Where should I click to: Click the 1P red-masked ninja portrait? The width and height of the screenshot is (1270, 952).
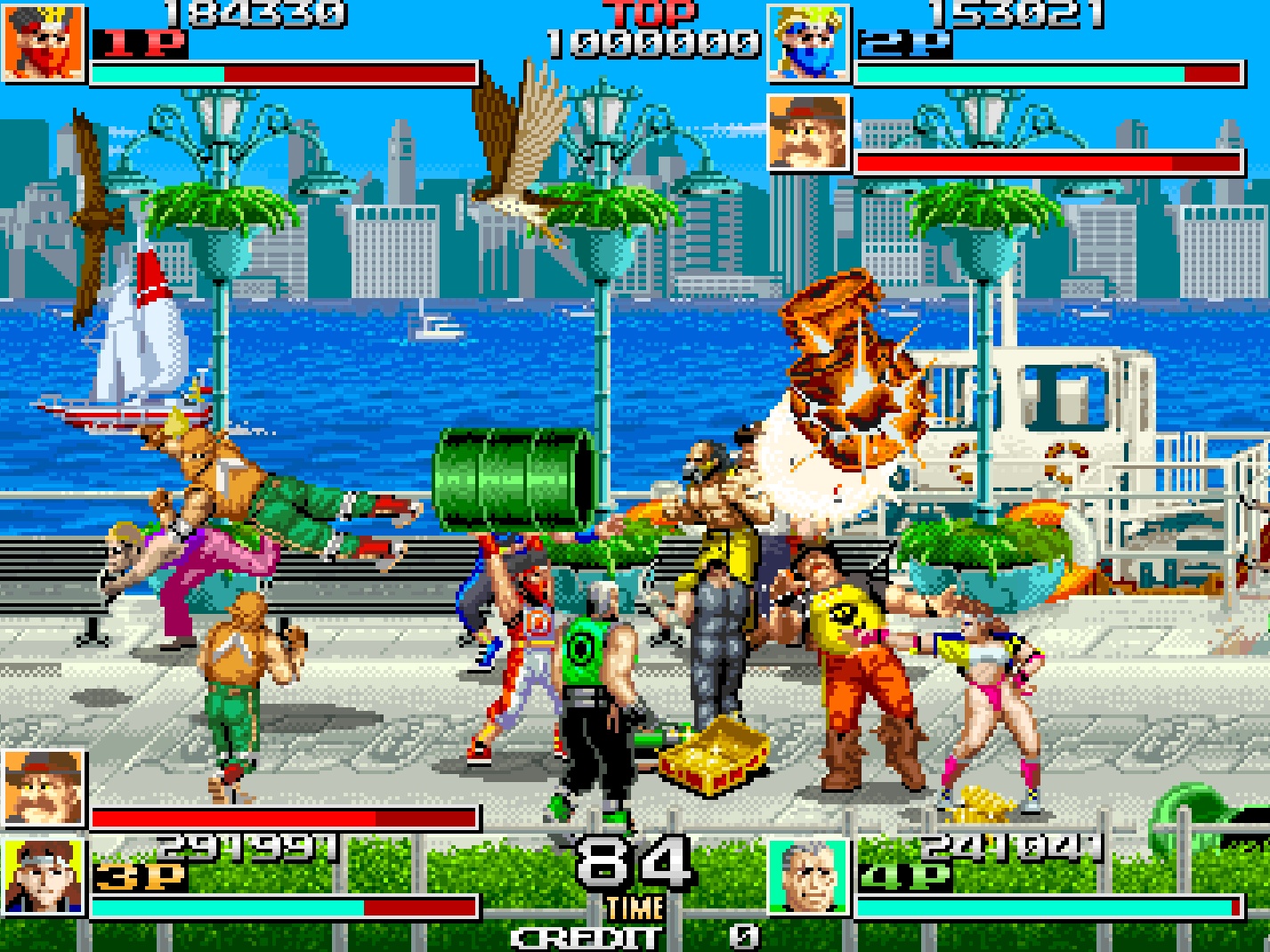click(44, 42)
